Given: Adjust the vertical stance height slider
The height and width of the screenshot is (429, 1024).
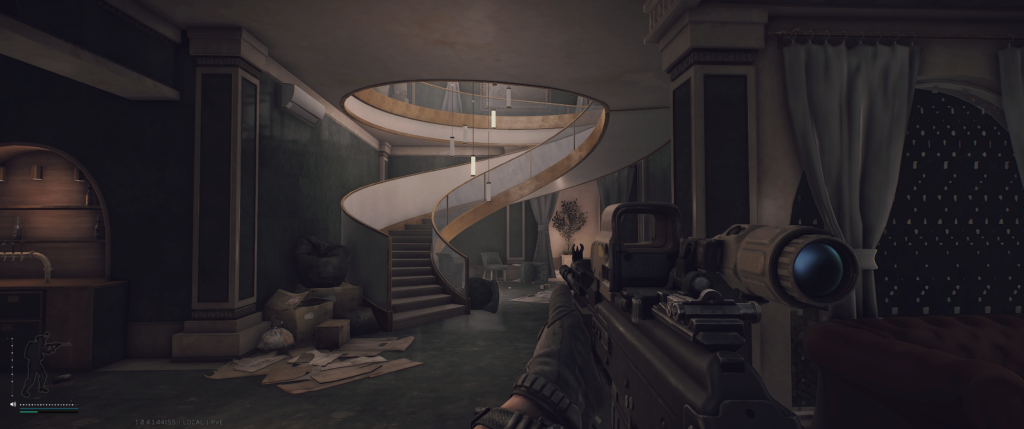Looking at the screenshot, I should (x=12, y=366).
